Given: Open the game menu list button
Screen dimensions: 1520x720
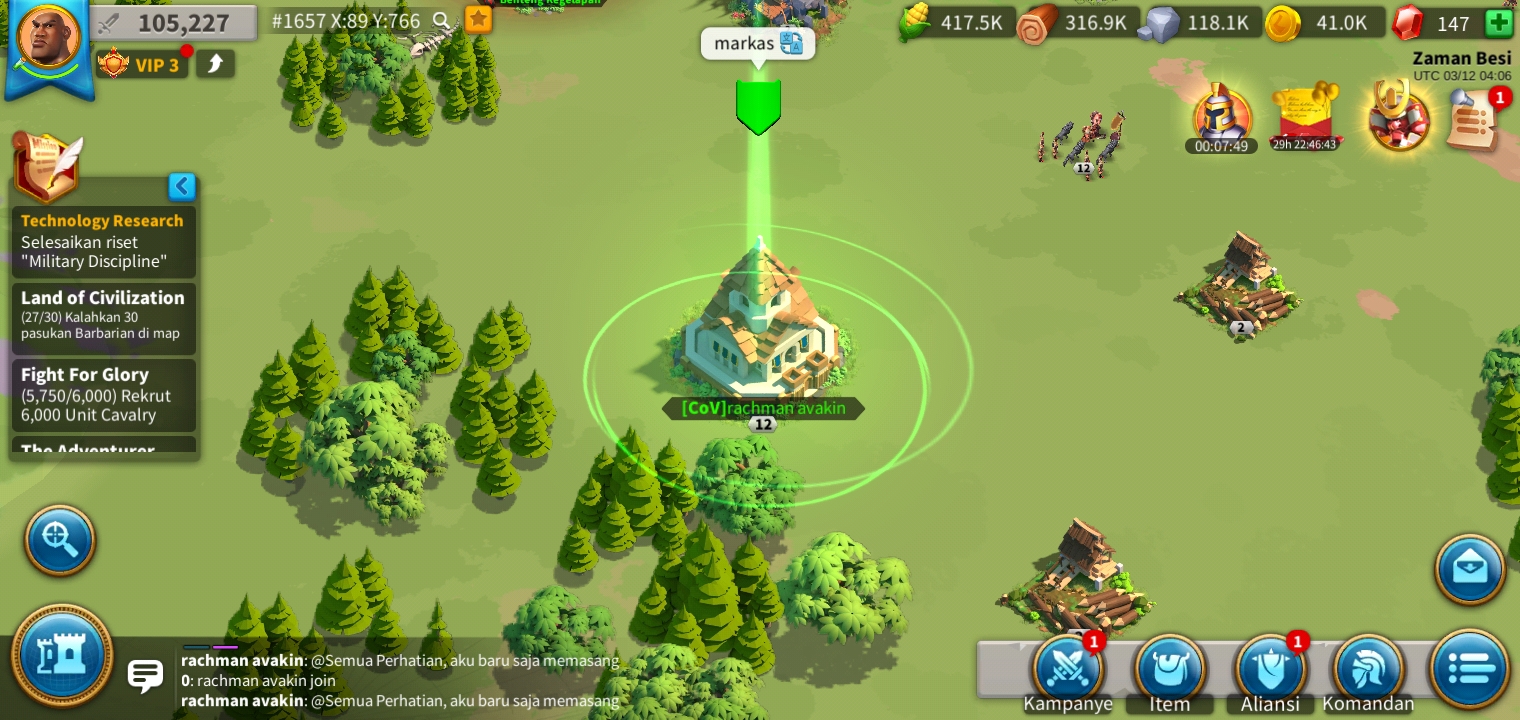Looking at the screenshot, I should (x=1469, y=668).
